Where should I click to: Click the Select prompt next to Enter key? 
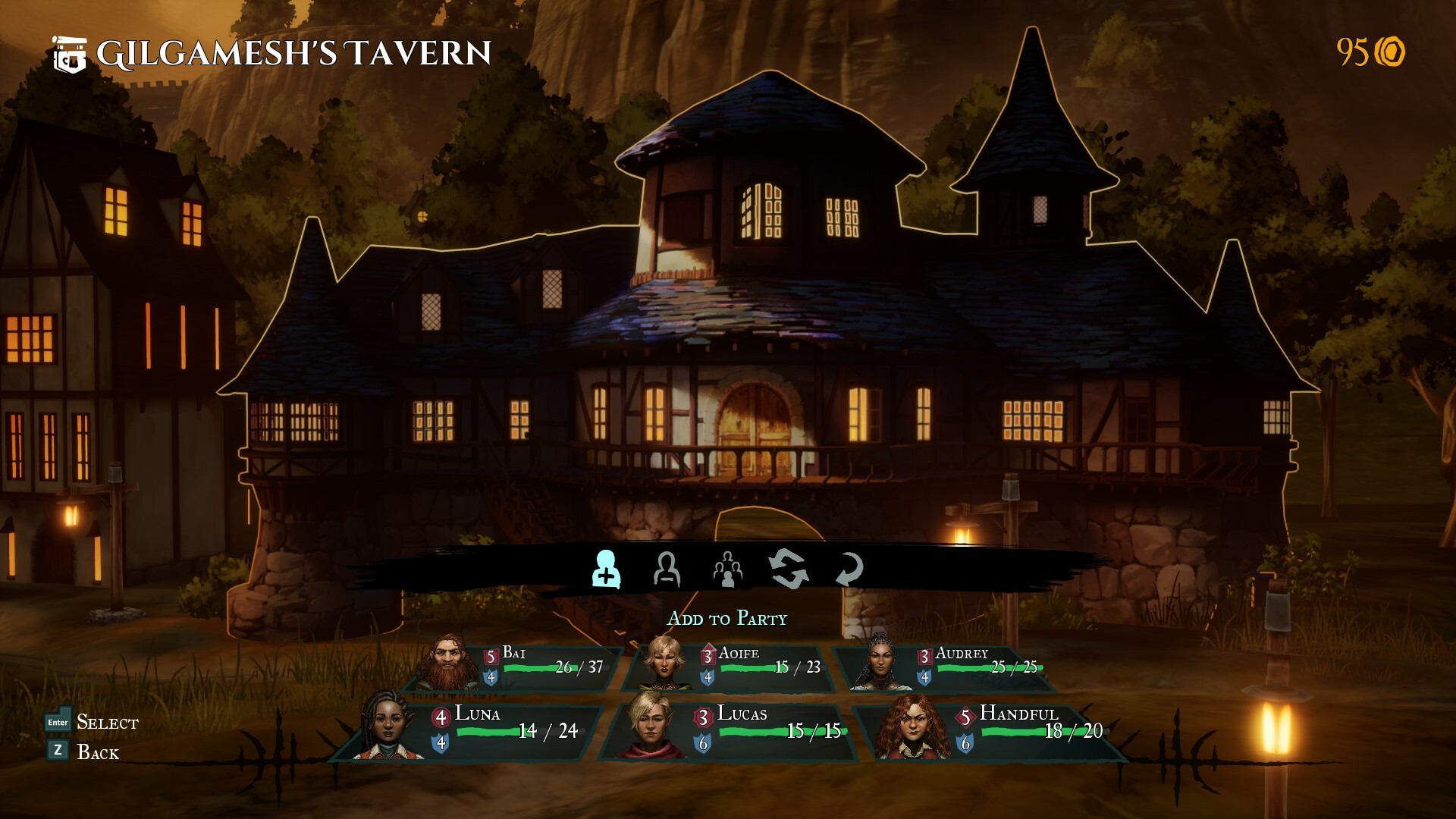106,724
